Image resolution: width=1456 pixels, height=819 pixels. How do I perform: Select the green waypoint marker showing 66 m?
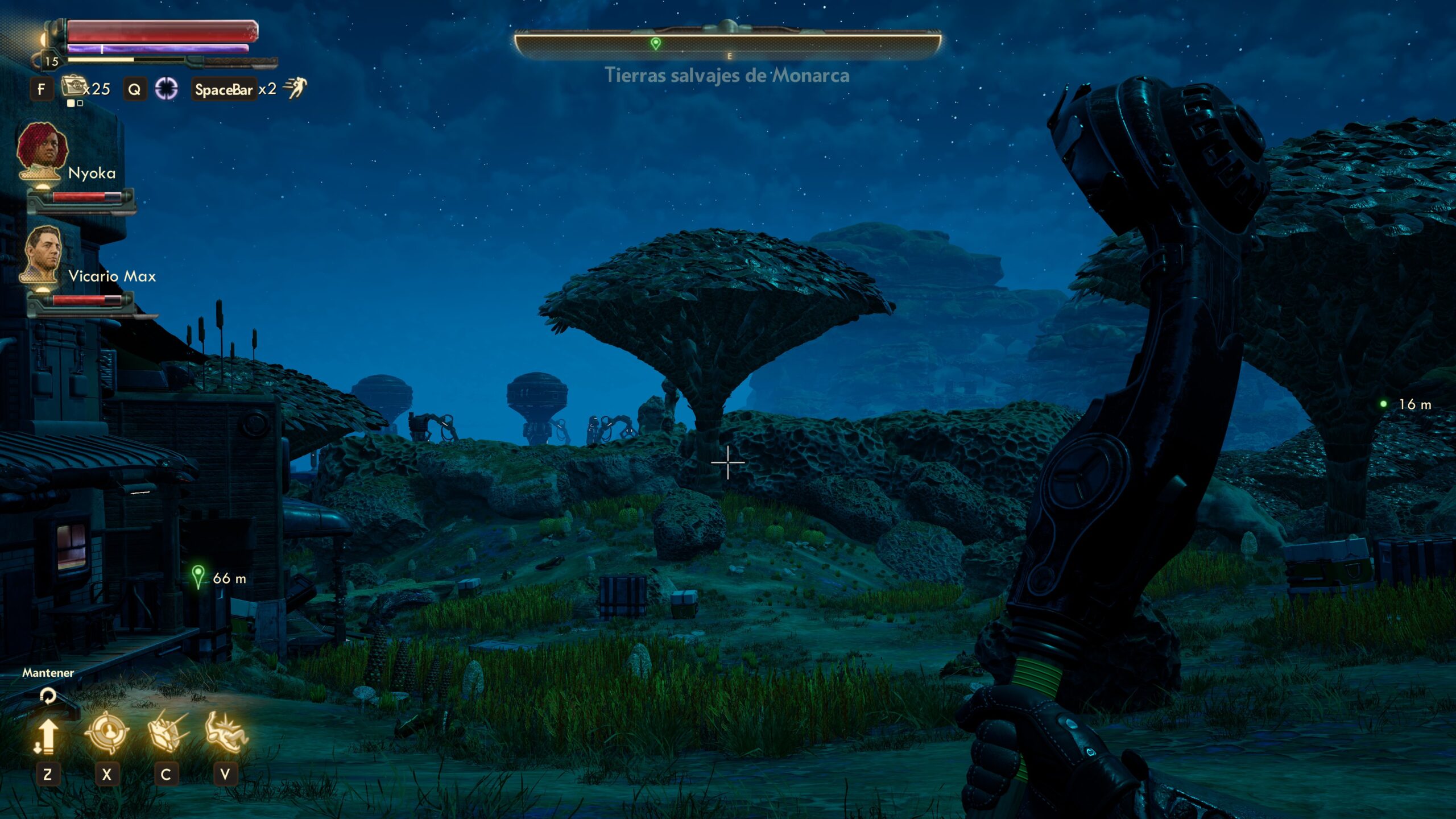click(x=198, y=577)
